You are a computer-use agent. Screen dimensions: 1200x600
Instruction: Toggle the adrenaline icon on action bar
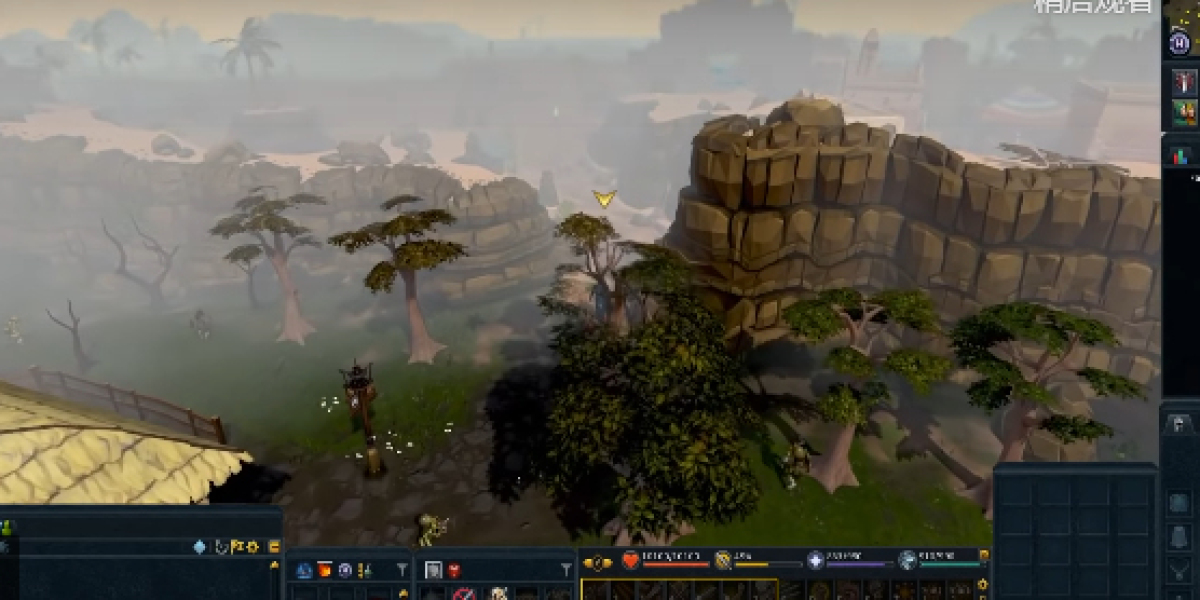tap(722, 560)
